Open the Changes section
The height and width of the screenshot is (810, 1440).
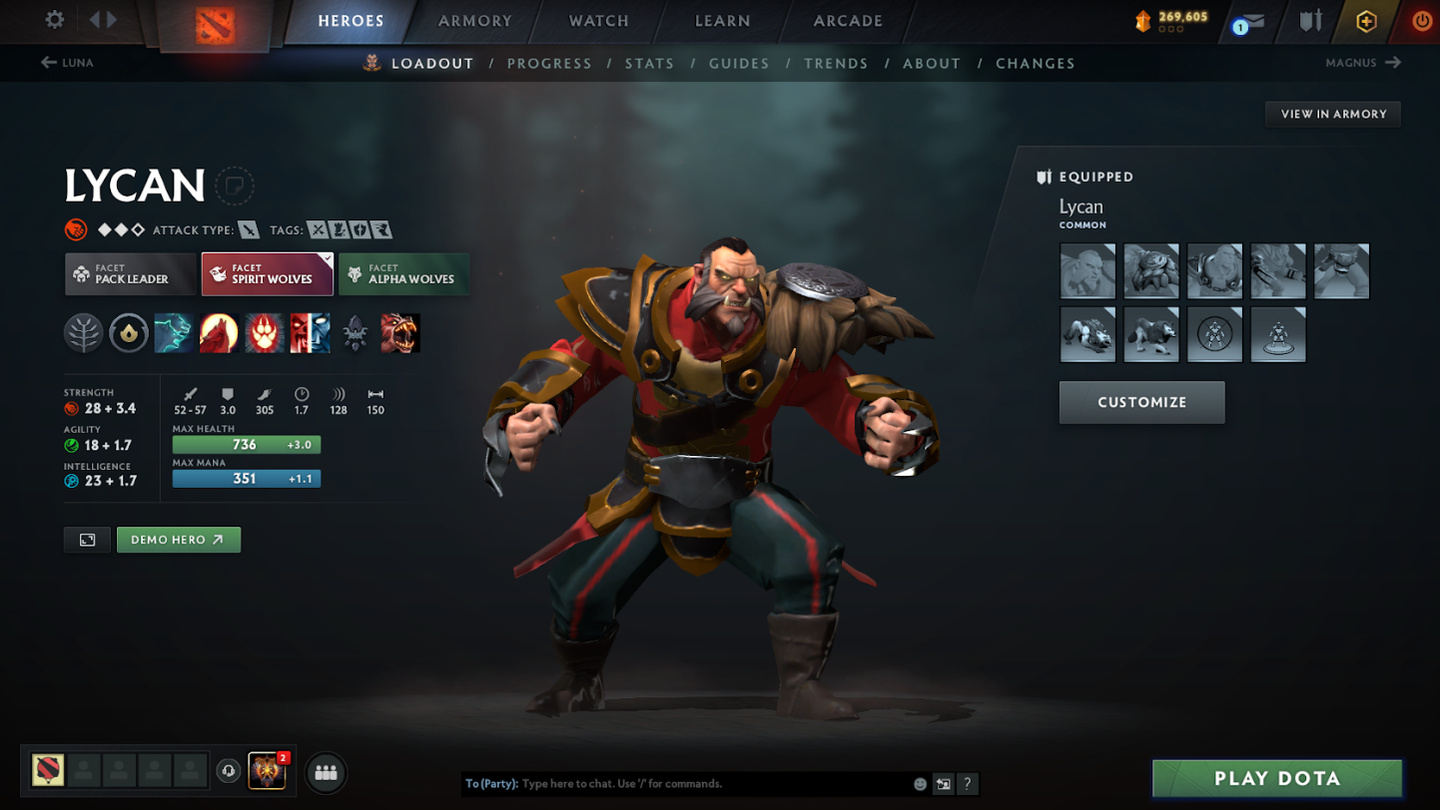click(x=1035, y=63)
